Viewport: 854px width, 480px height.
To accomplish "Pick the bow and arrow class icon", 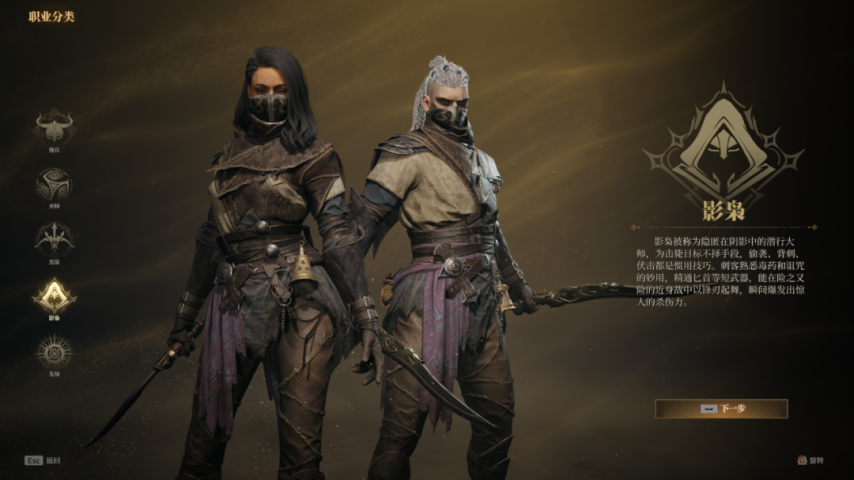I will tap(54, 238).
